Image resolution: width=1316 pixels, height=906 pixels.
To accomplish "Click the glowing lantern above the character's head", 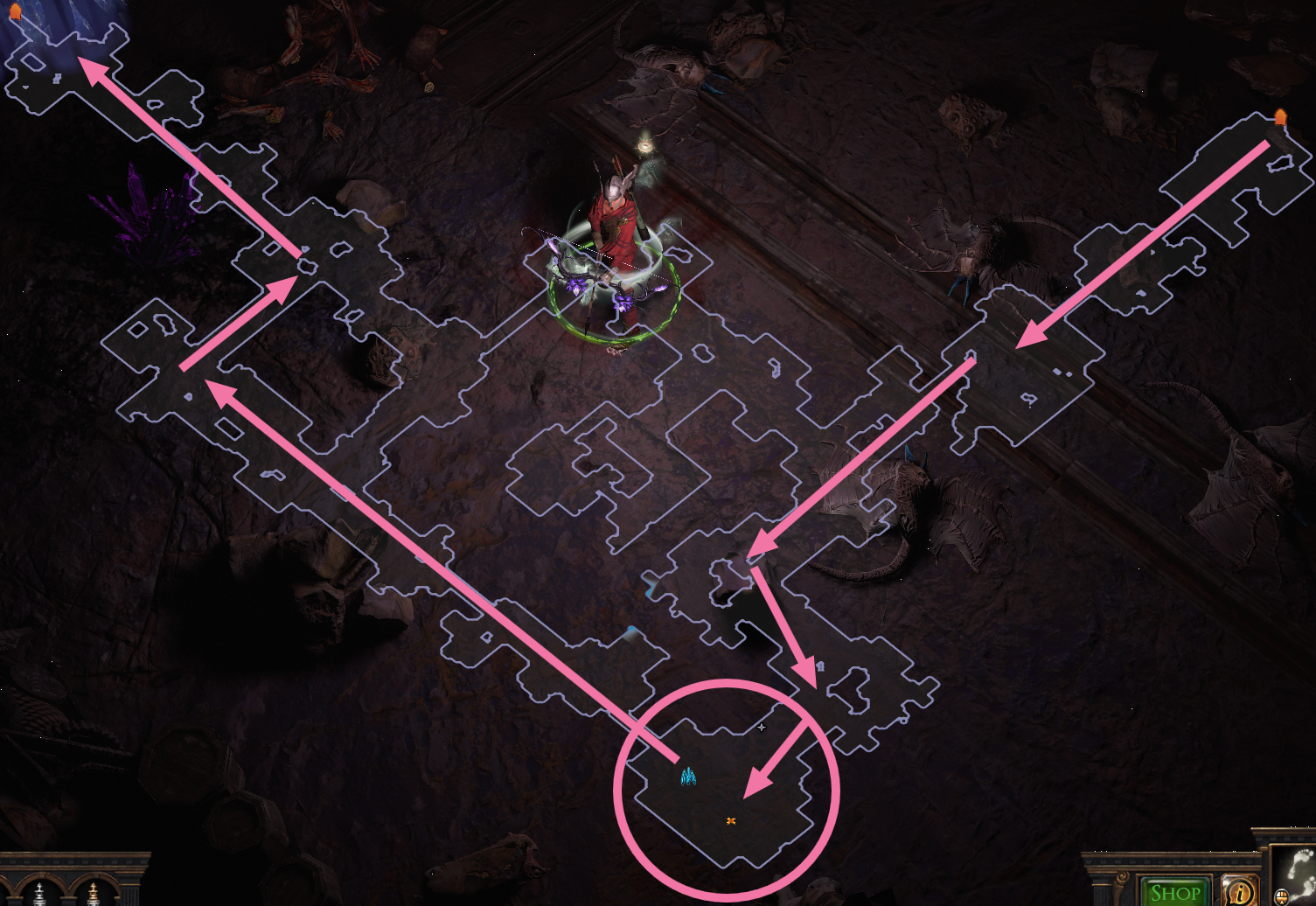I will click(644, 144).
